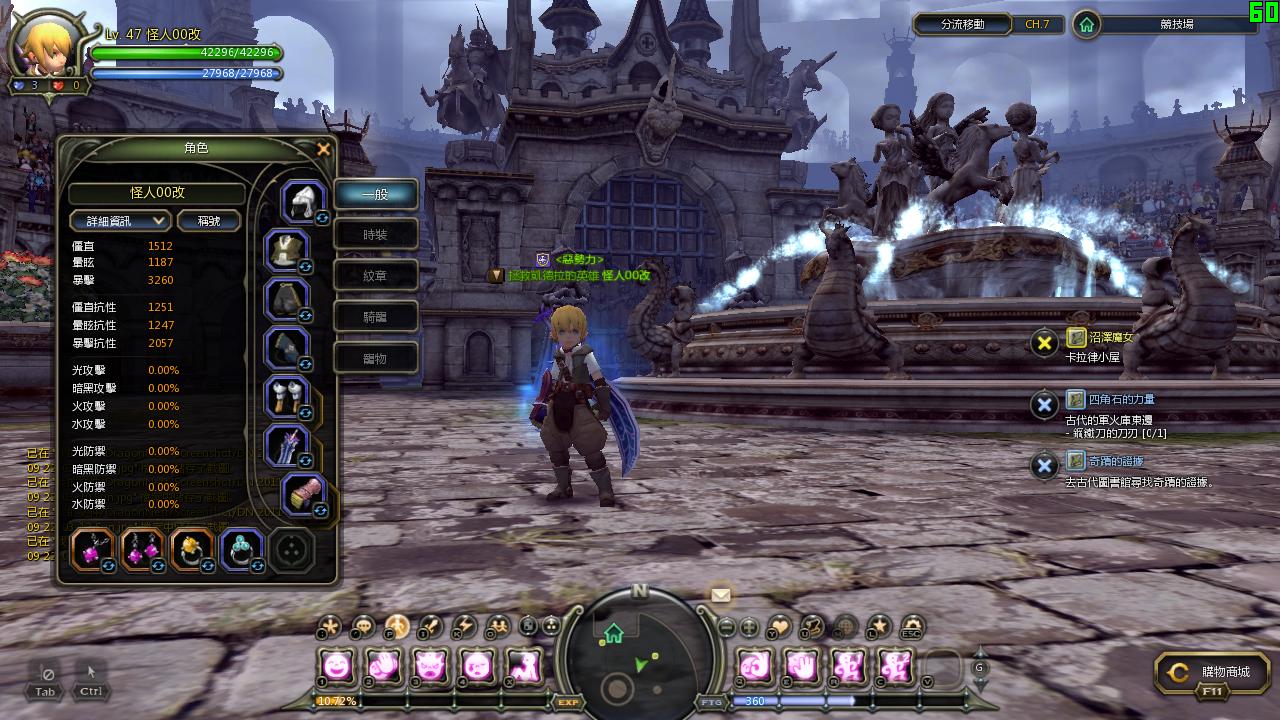Open the 詳細資訊 dropdown
1280x720 pixels.
coord(120,221)
